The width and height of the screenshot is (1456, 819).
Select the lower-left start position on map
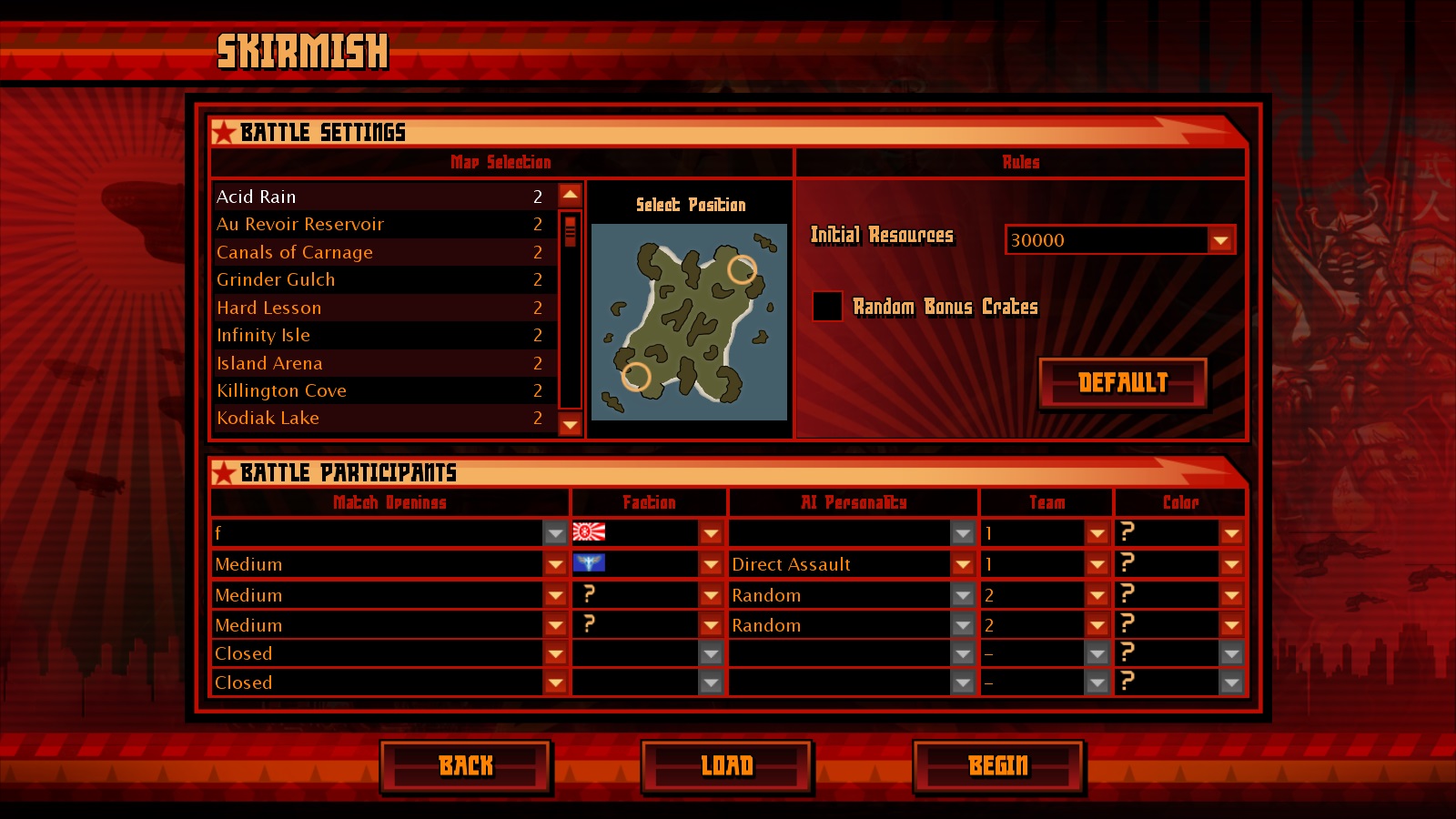click(635, 376)
